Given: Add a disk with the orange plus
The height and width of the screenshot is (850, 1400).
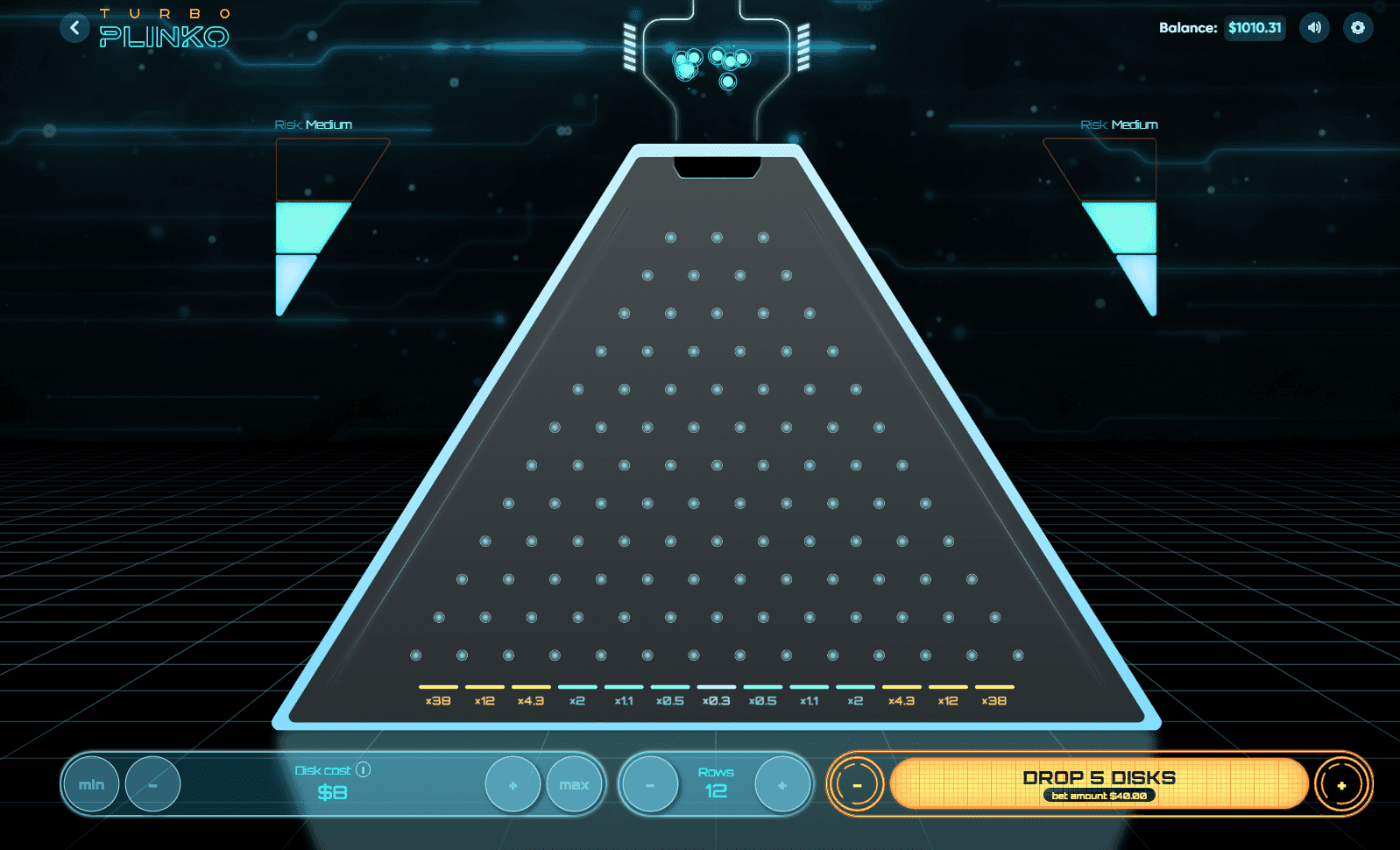Looking at the screenshot, I should pos(1341,784).
